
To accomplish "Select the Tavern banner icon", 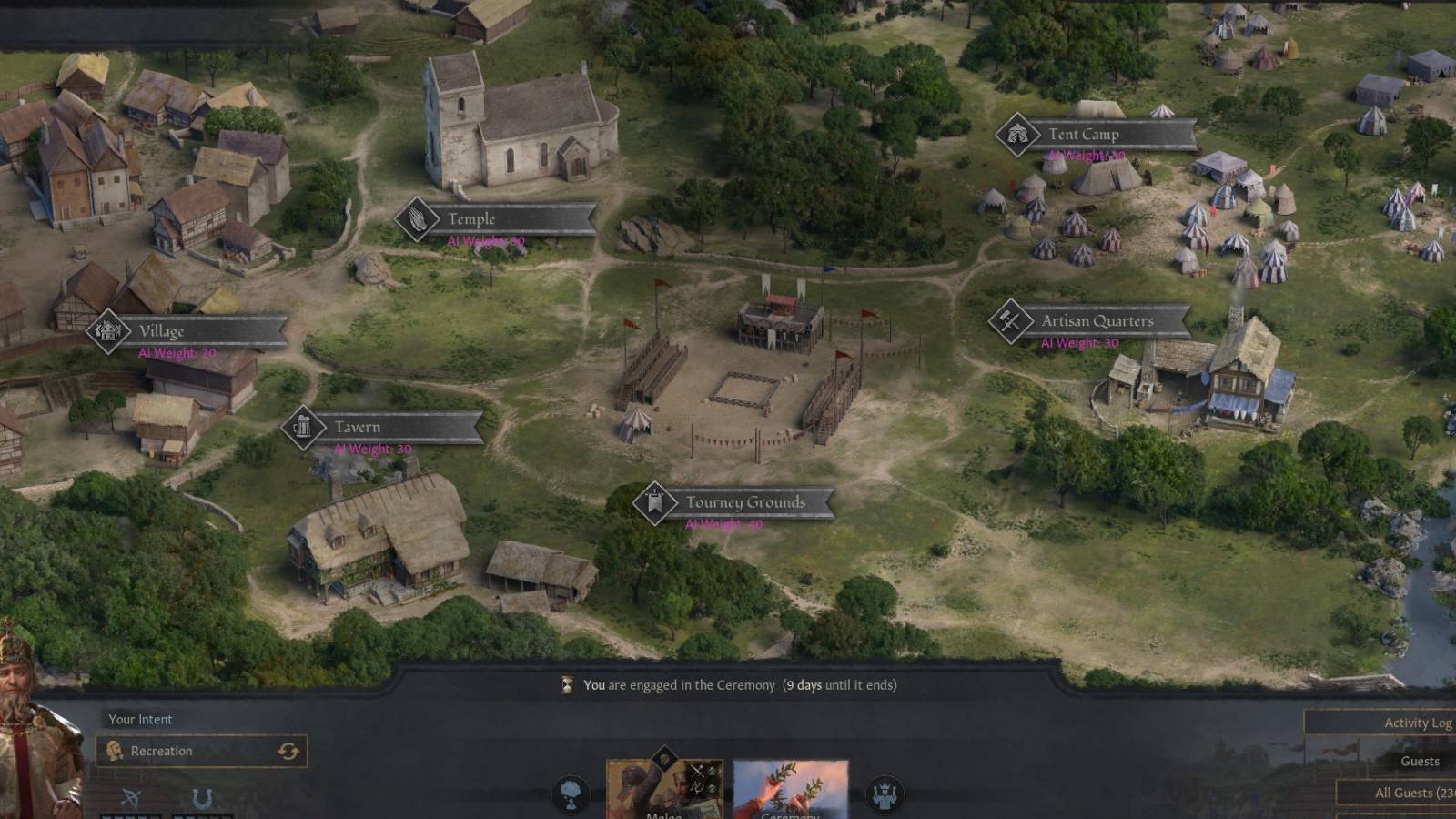I will pyautogui.click(x=303, y=426).
